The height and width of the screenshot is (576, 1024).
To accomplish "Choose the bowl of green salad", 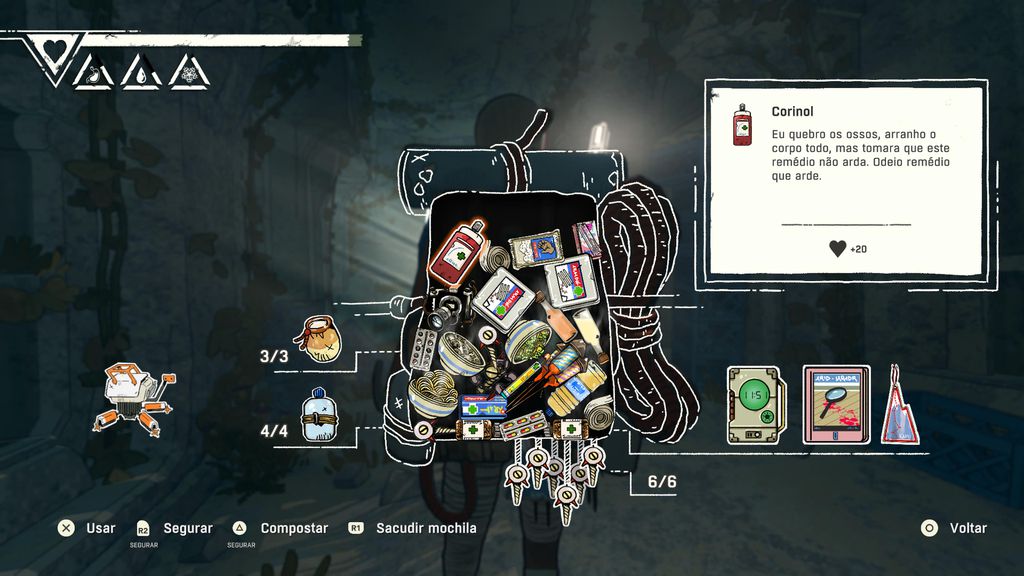I will pyautogui.click(x=526, y=342).
